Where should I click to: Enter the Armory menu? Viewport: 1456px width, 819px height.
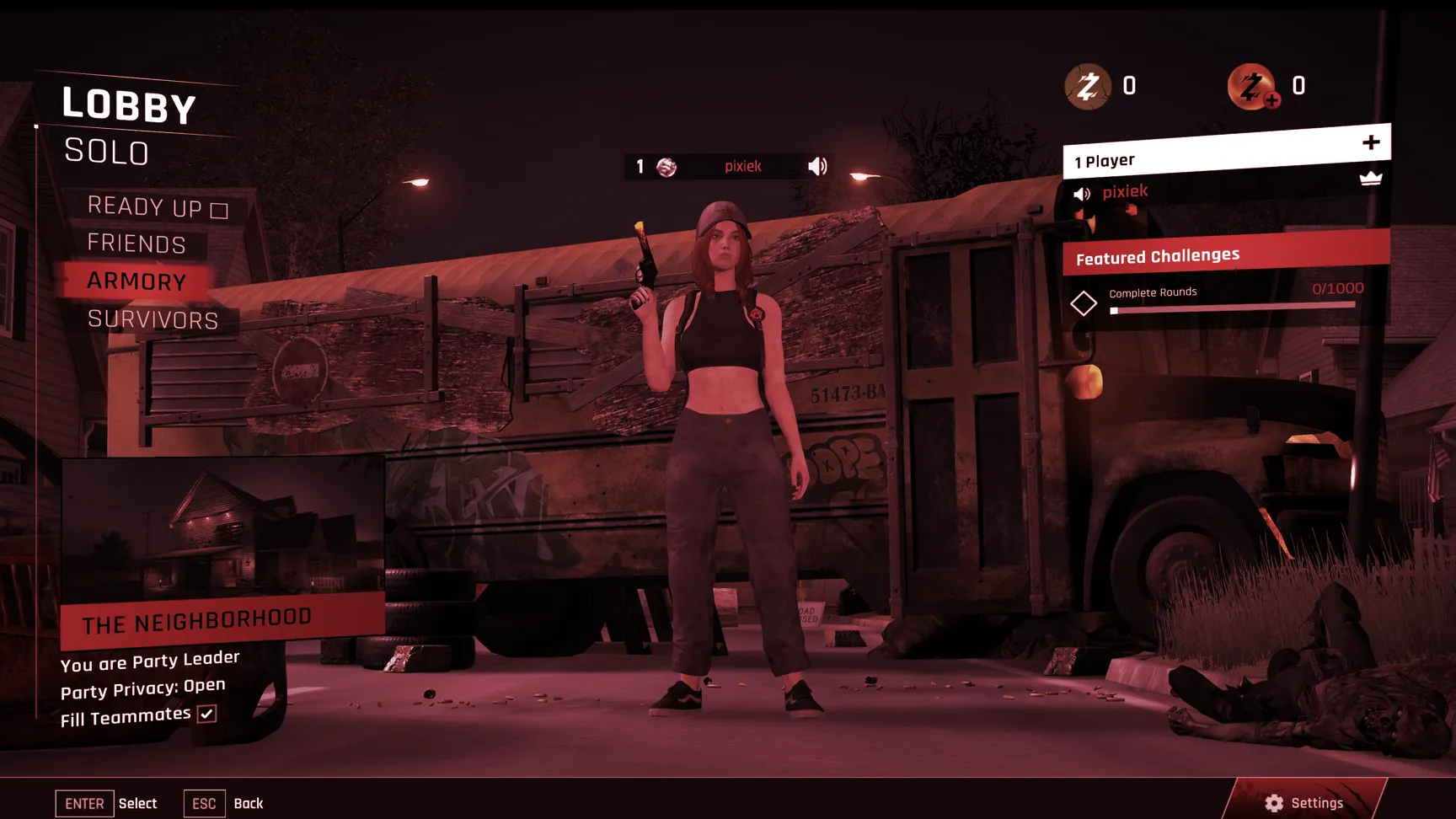[136, 281]
